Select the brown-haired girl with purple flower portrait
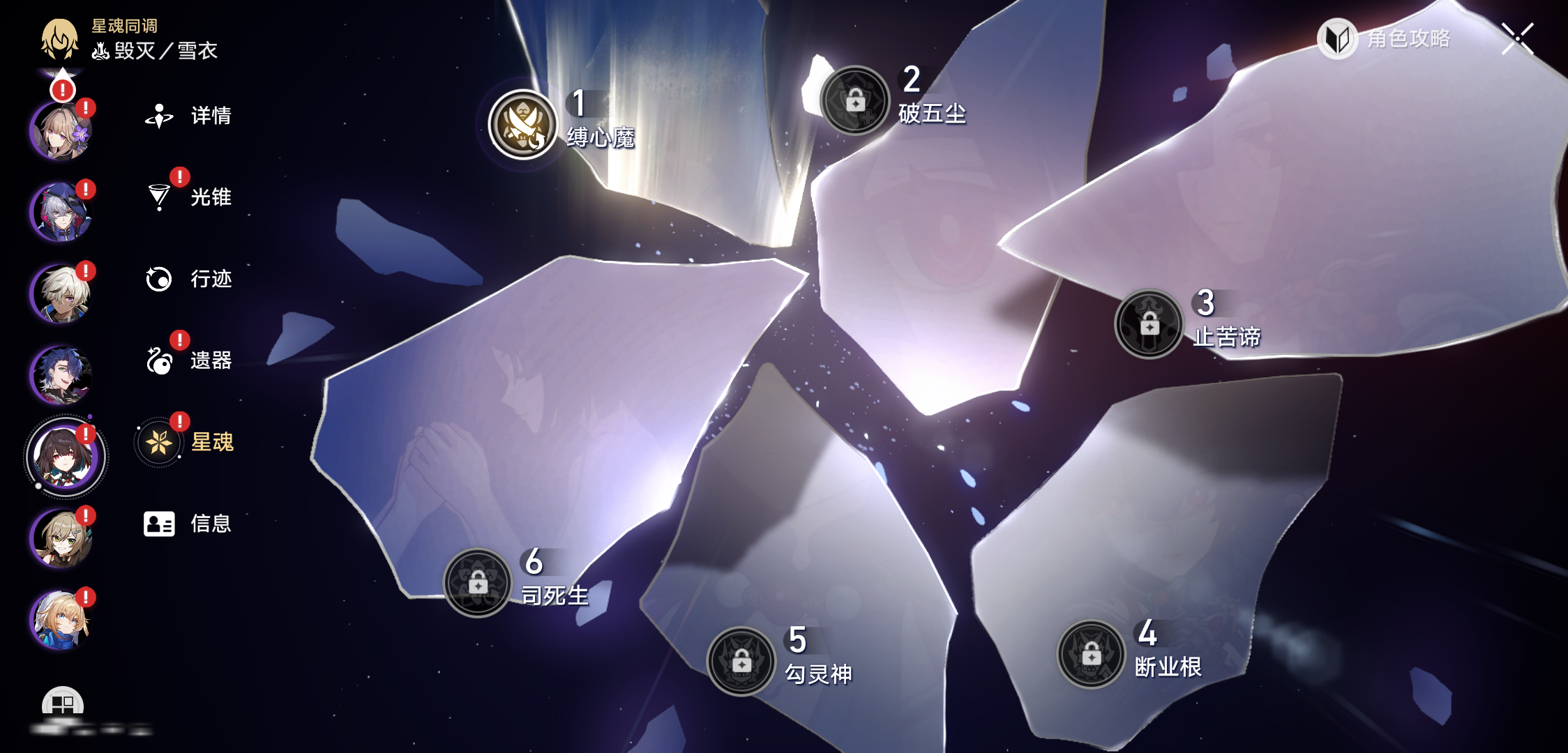Image resolution: width=1568 pixels, height=753 pixels. point(61,131)
